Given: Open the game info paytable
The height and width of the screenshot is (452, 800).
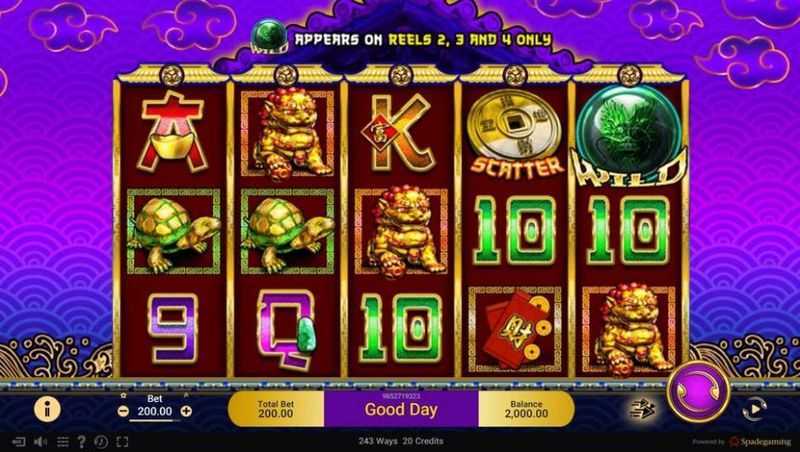Looking at the screenshot, I should pos(42,407).
